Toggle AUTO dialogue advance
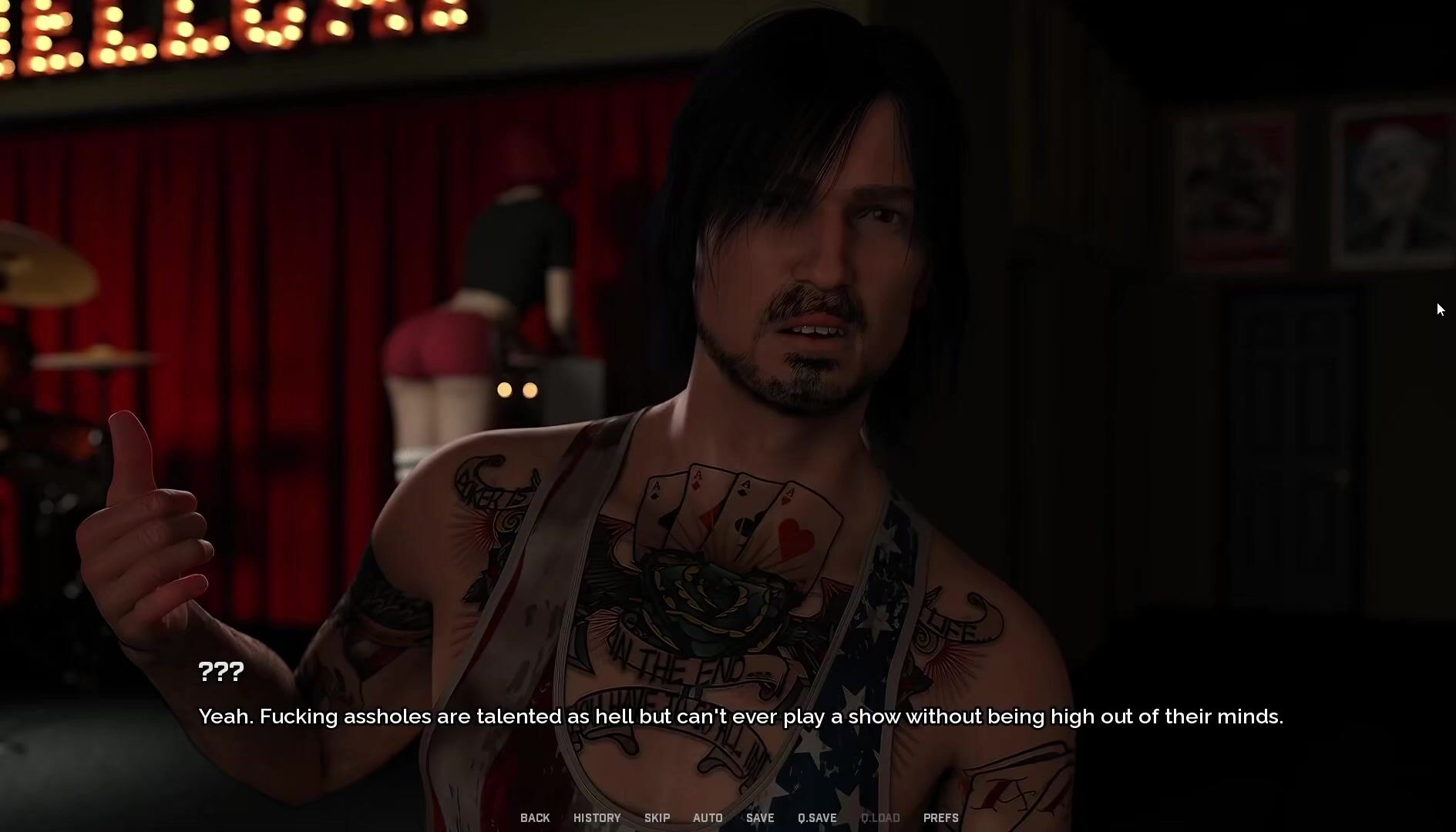1456x832 pixels. pos(708,817)
